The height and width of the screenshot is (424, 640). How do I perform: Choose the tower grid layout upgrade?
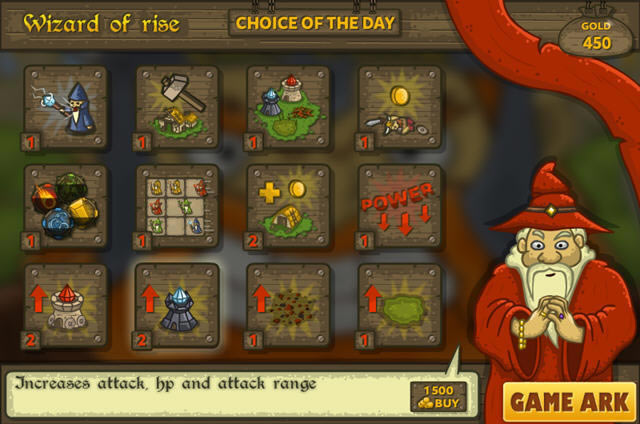pos(177,206)
